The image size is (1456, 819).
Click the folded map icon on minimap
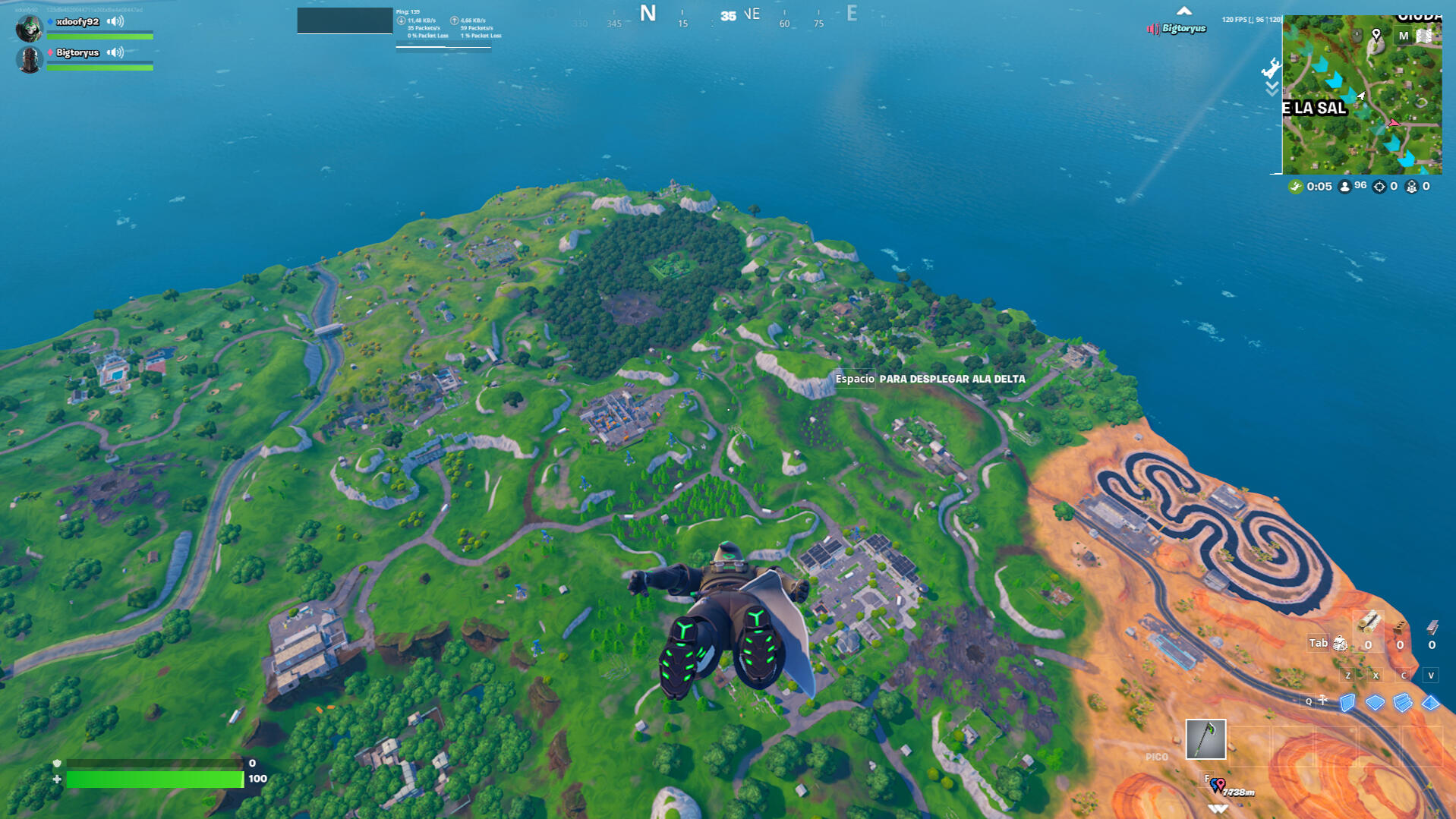click(1424, 36)
